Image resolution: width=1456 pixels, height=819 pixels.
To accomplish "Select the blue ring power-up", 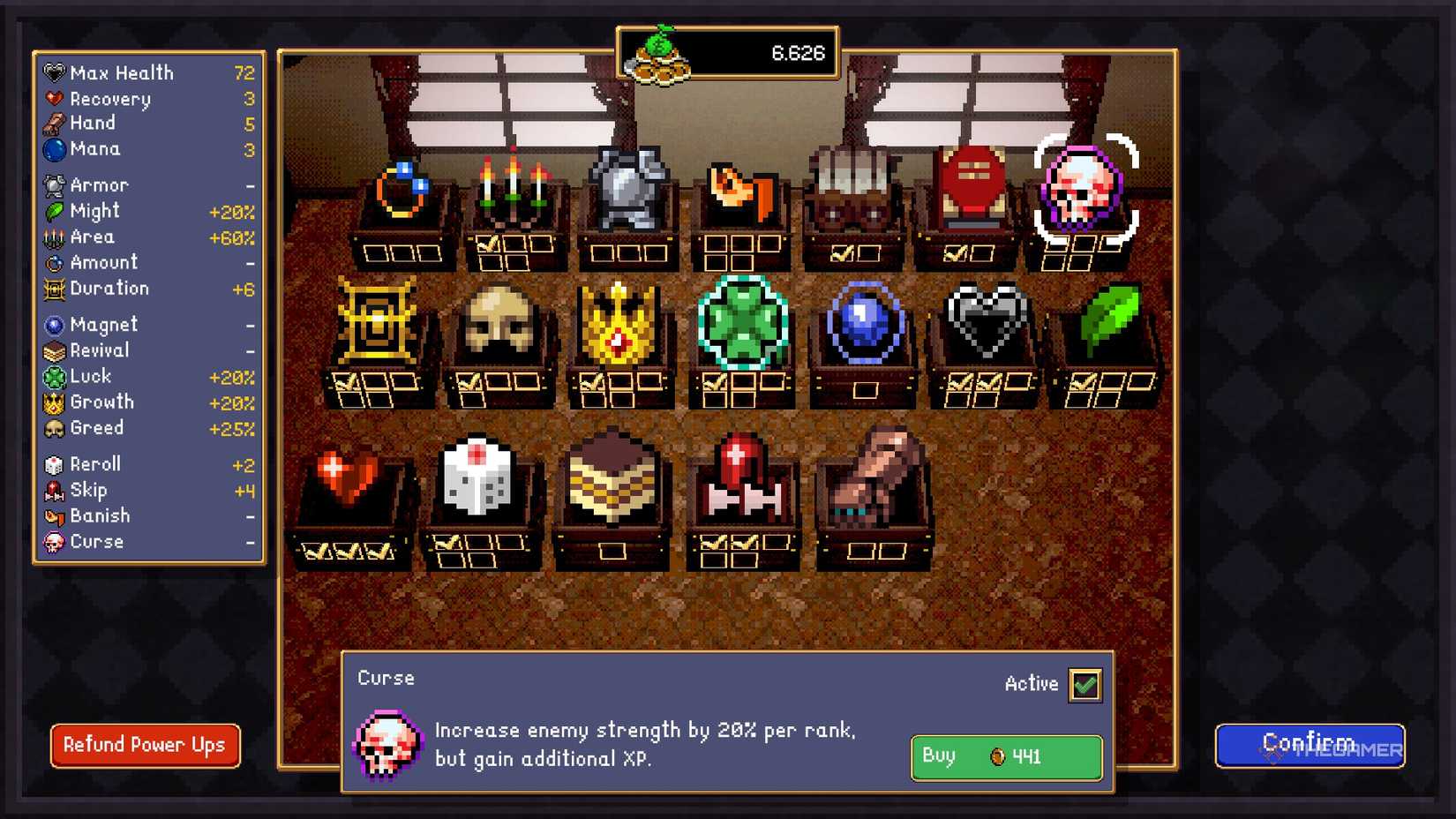I will tap(402, 190).
